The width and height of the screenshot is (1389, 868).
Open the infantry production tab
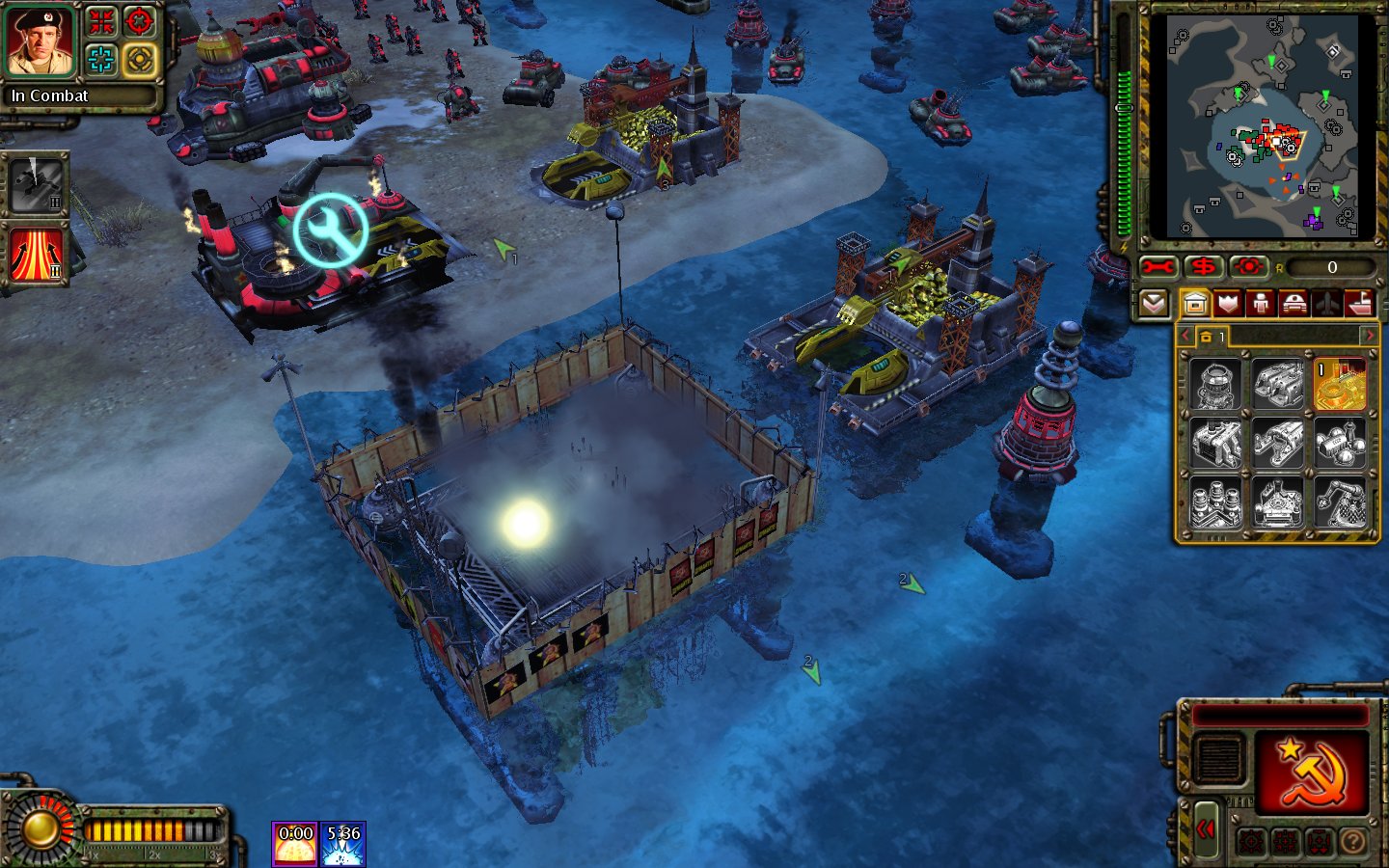coord(1261,304)
